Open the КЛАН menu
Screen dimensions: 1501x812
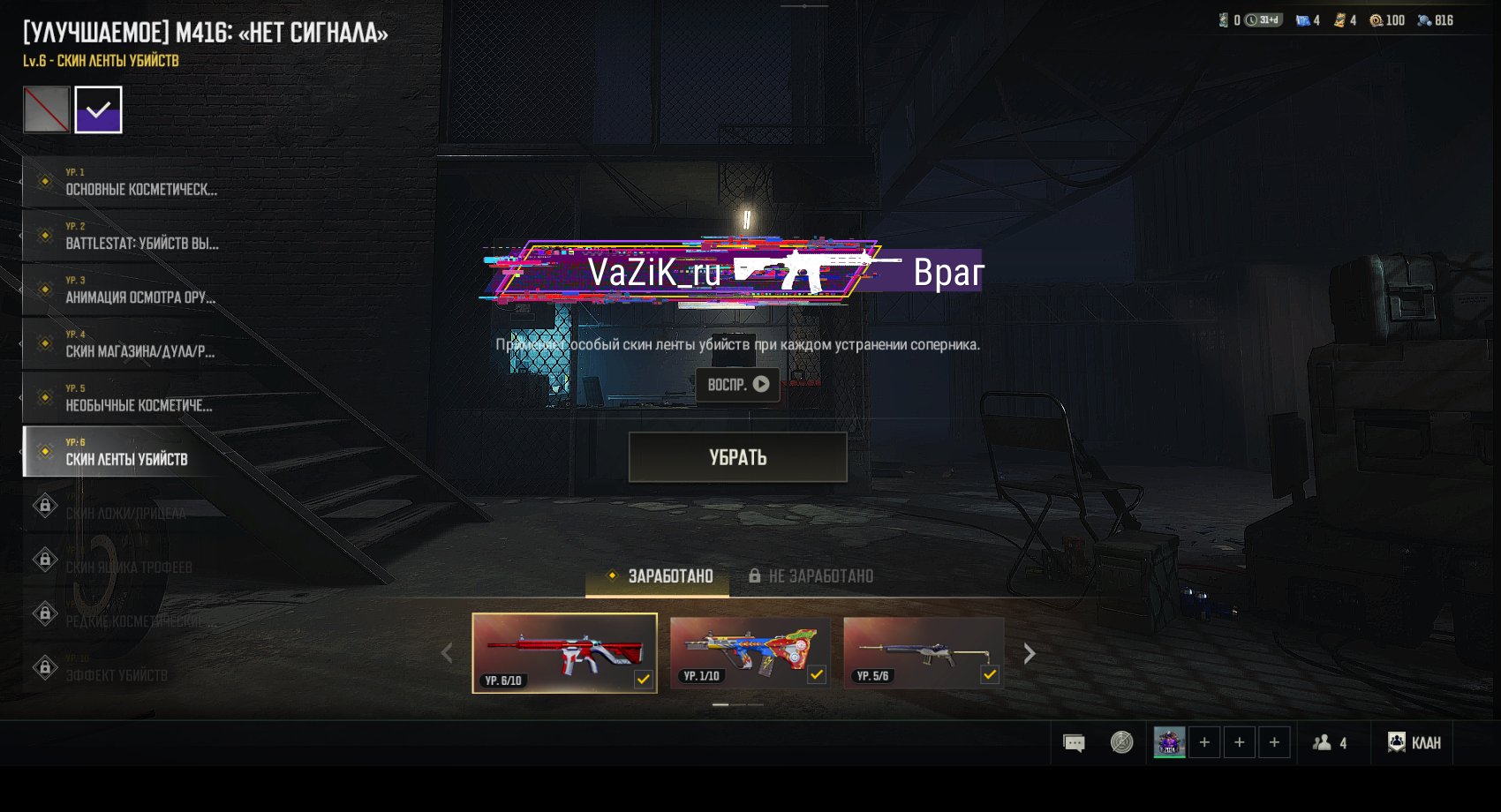click(1414, 743)
